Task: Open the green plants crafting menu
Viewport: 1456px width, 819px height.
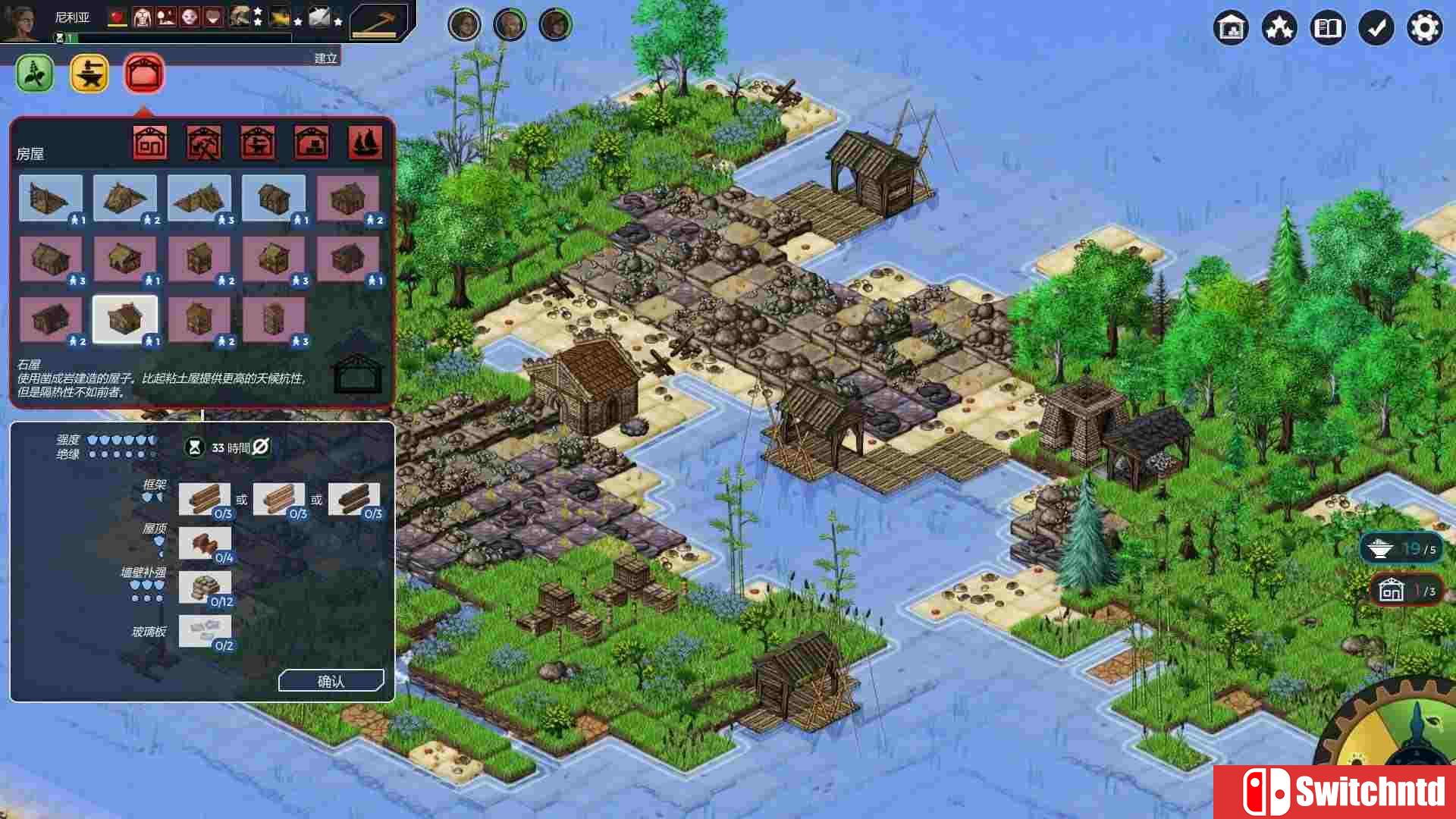Action: click(x=34, y=74)
